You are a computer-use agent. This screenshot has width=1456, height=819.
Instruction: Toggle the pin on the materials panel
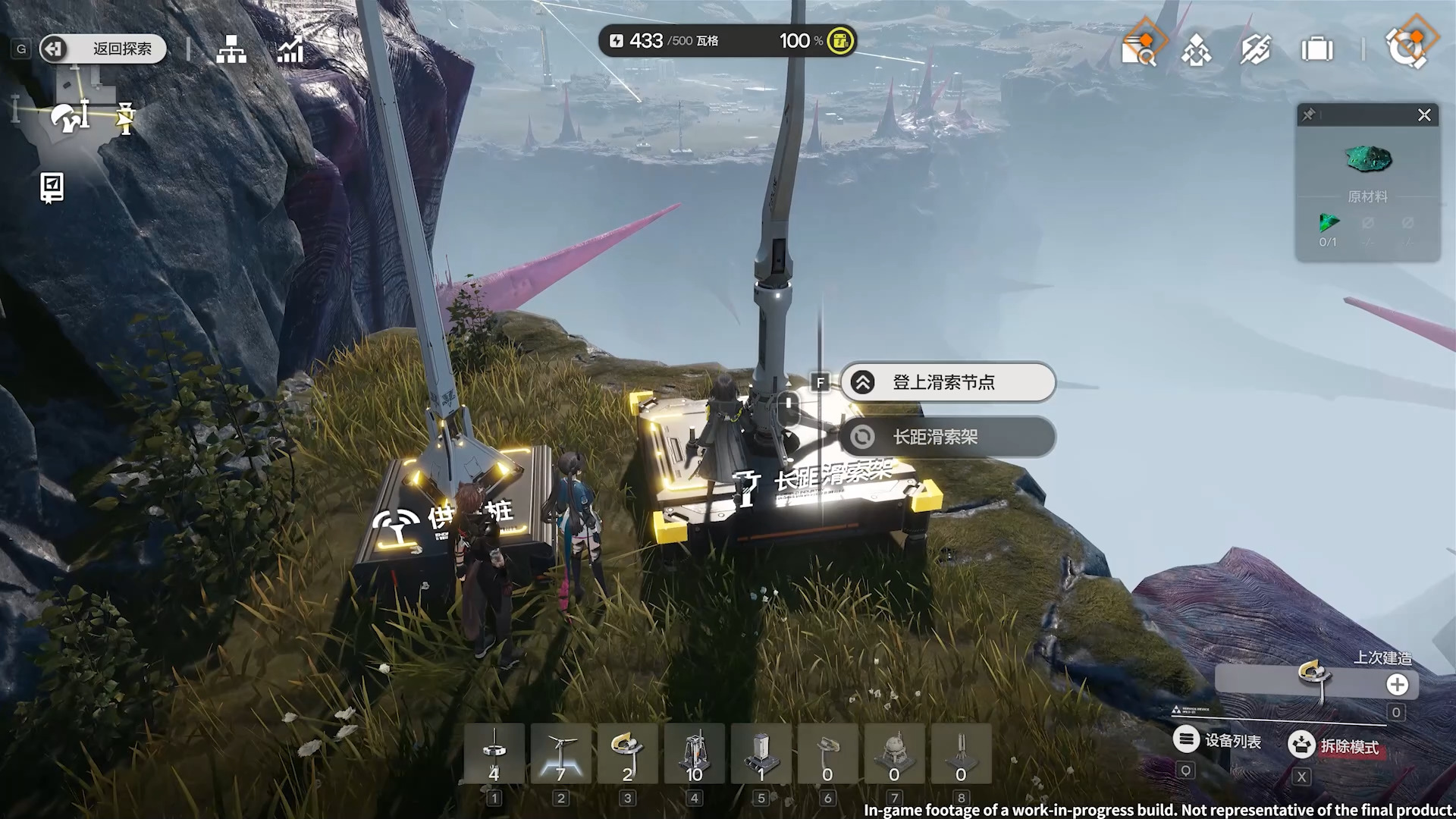pos(1309,115)
